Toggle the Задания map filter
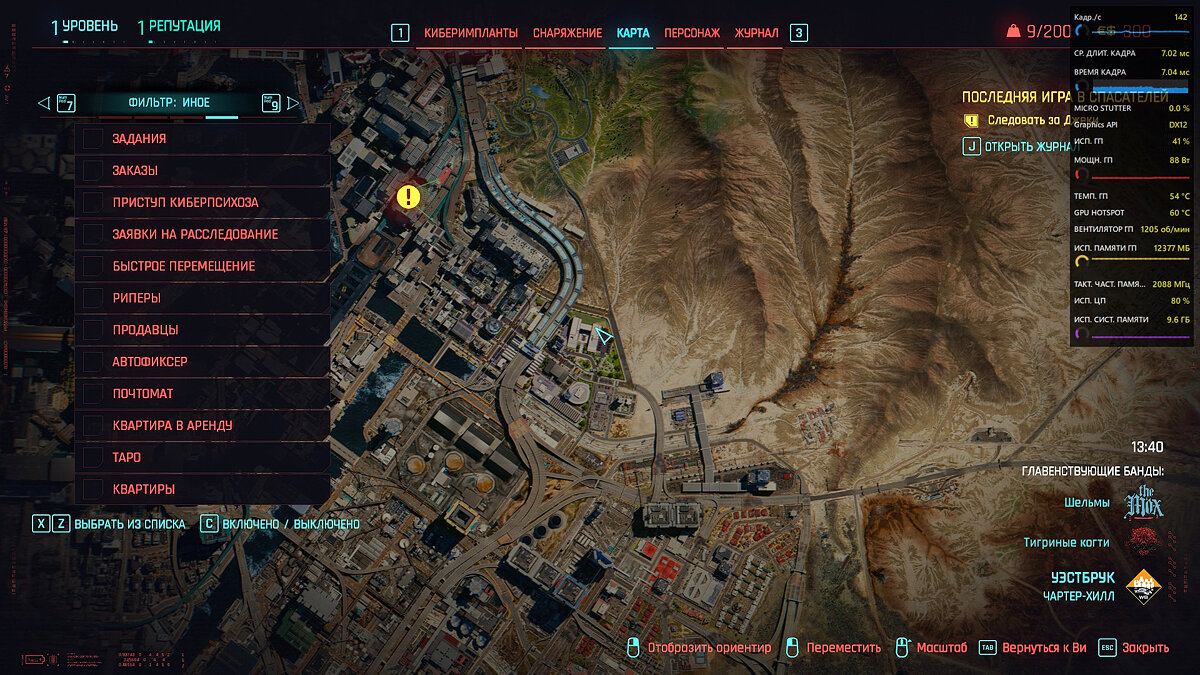The image size is (1200, 675). pyautogui.click(x=94, y=139)
